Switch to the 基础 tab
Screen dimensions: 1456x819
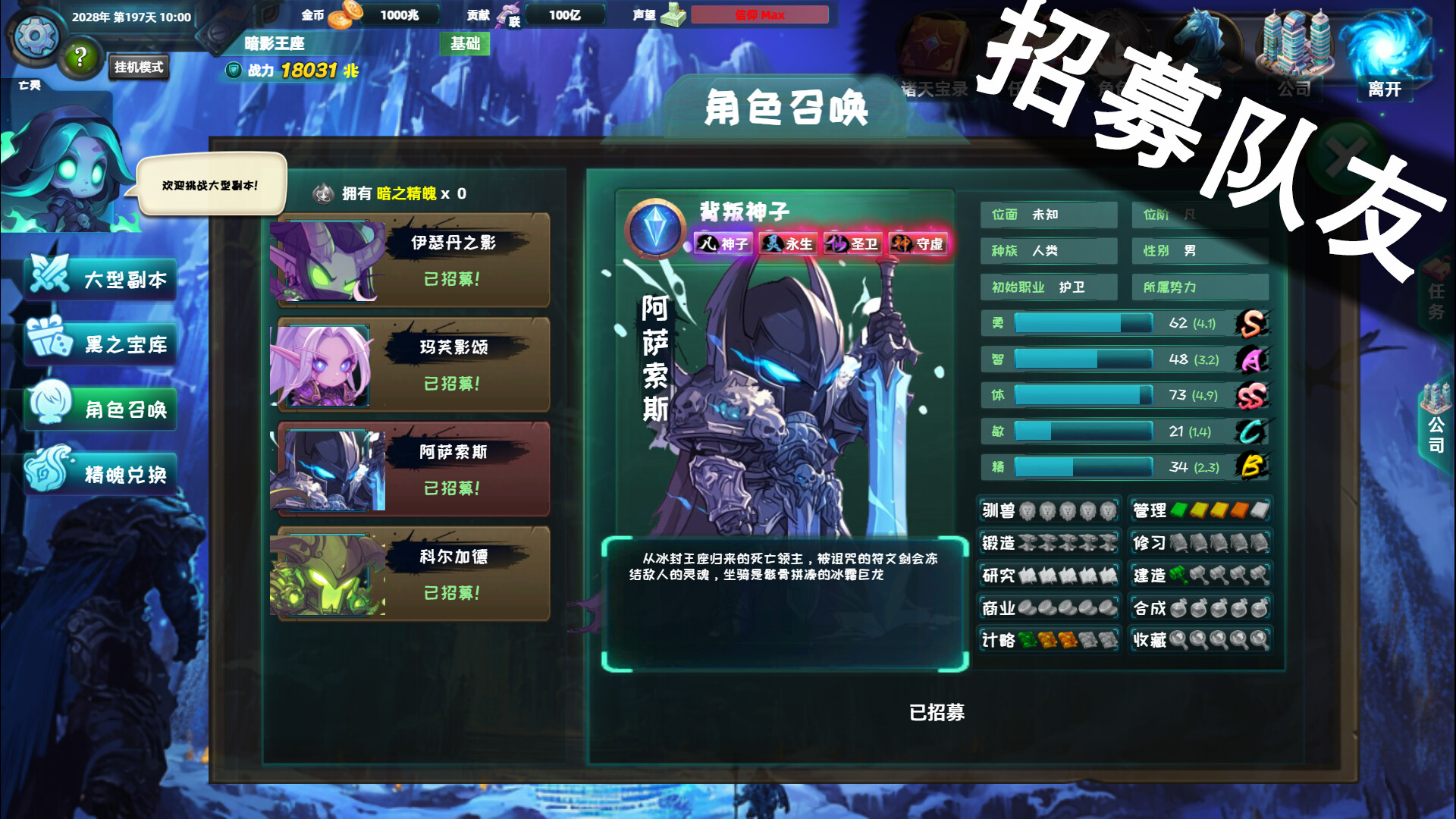point(466,45)
